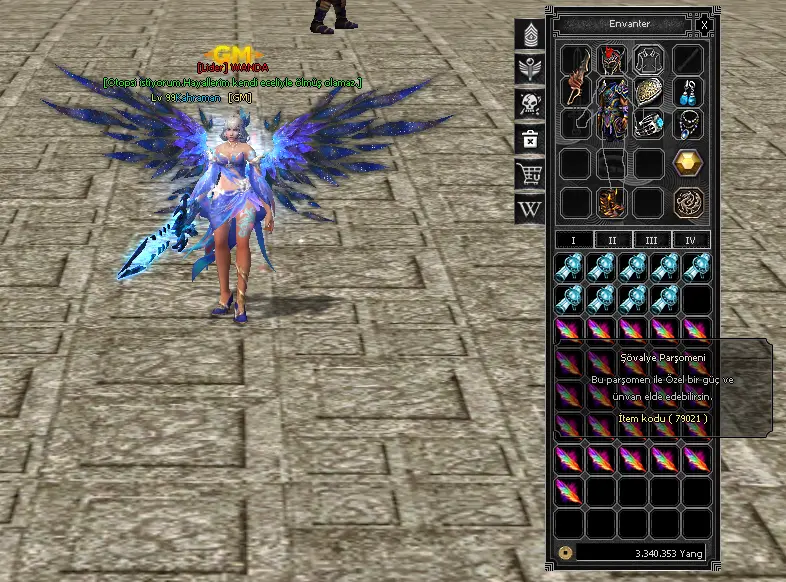Select the equipped necklace slot
Screen dimensions: 786x582
(x=687, y=124)
